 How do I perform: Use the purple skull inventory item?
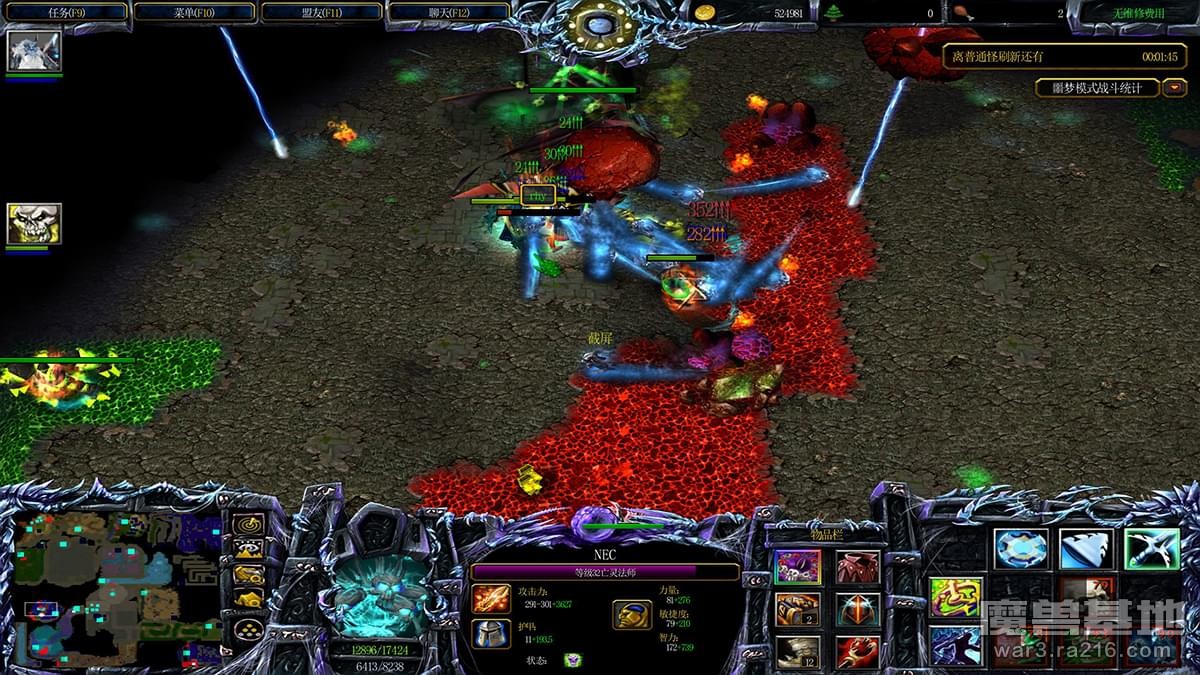click(798, 568)
